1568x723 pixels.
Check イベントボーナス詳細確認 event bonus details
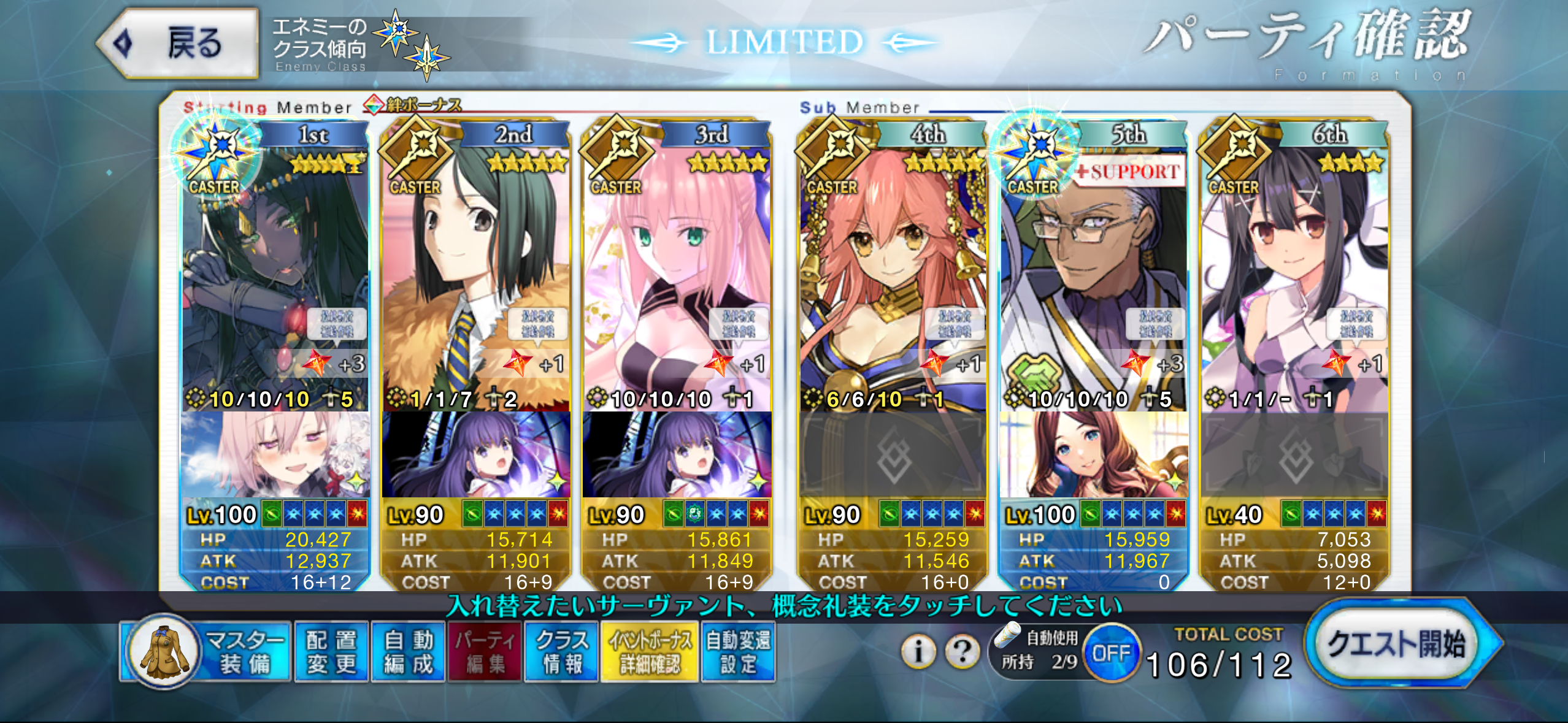click(x=650, y=652)
